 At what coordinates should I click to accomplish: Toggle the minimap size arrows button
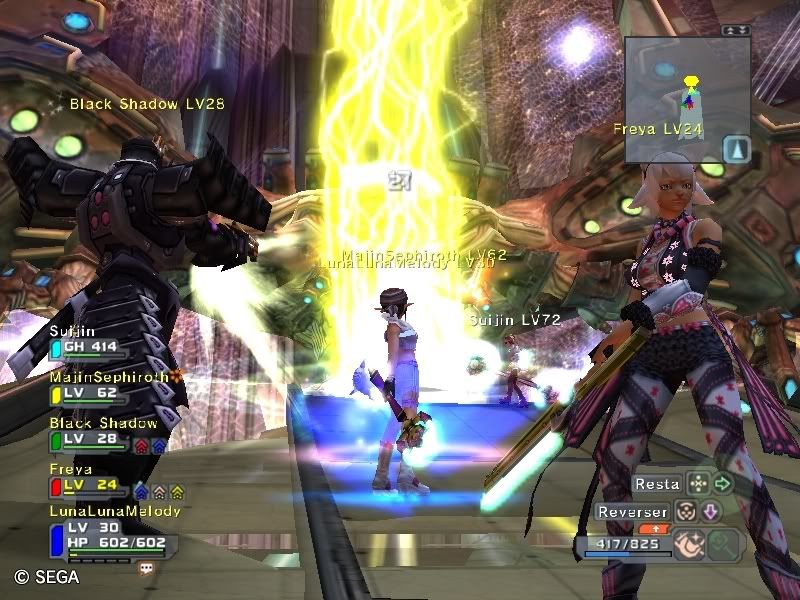736,30
